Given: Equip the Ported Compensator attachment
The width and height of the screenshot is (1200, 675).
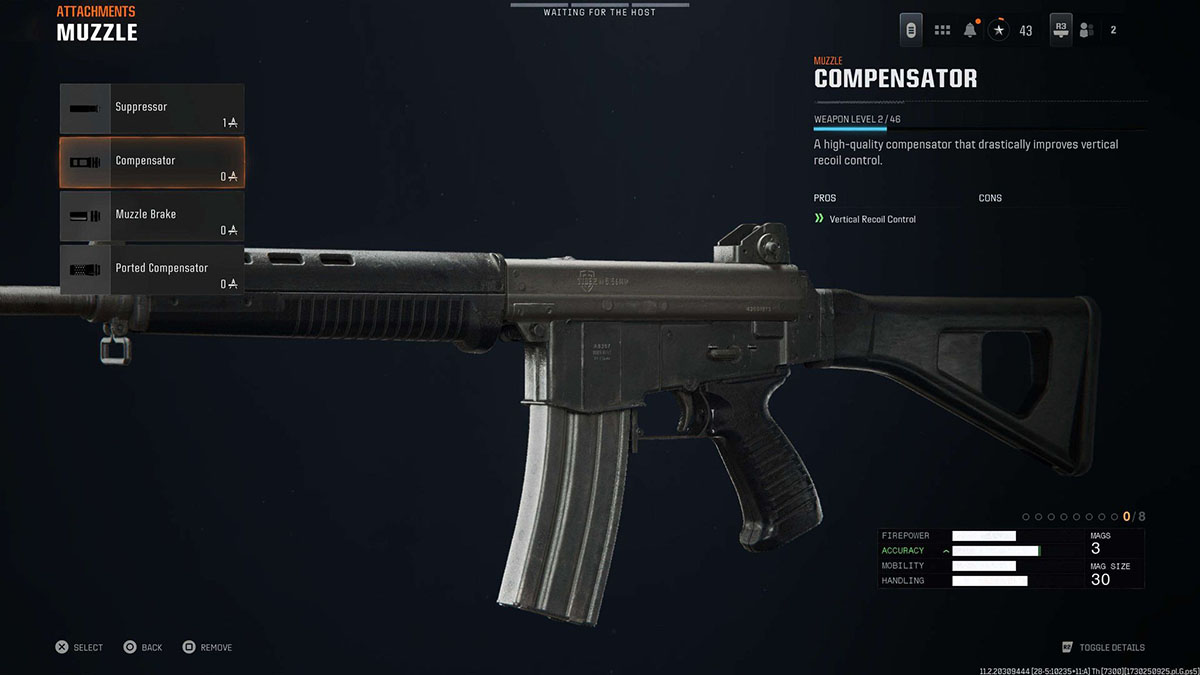Looking at the screenshot, I should (x=152, y=270).
